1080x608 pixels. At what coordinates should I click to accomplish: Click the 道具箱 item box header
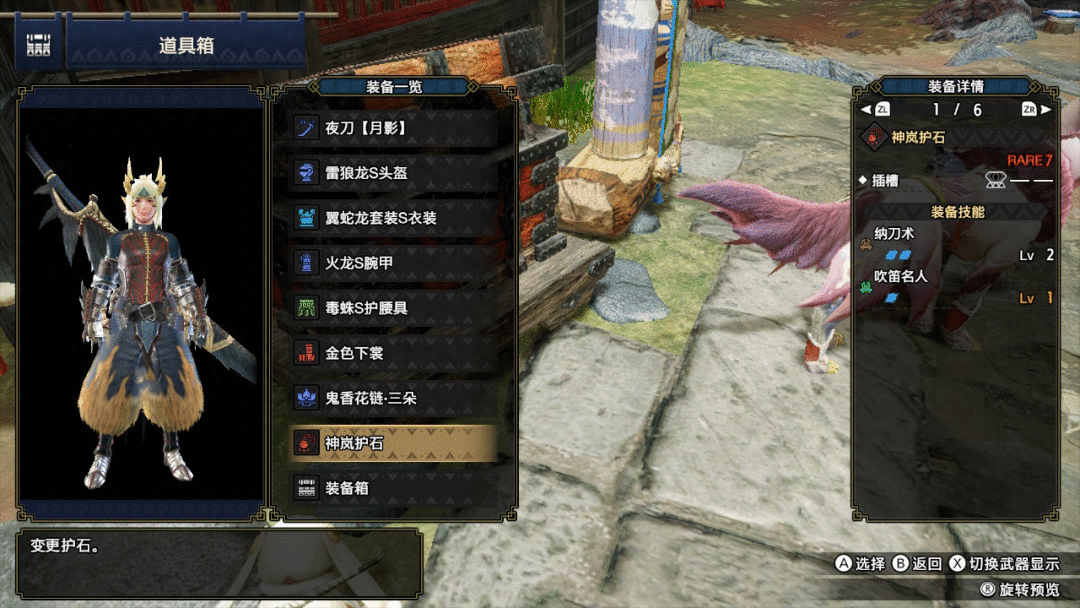coord(186,47)
